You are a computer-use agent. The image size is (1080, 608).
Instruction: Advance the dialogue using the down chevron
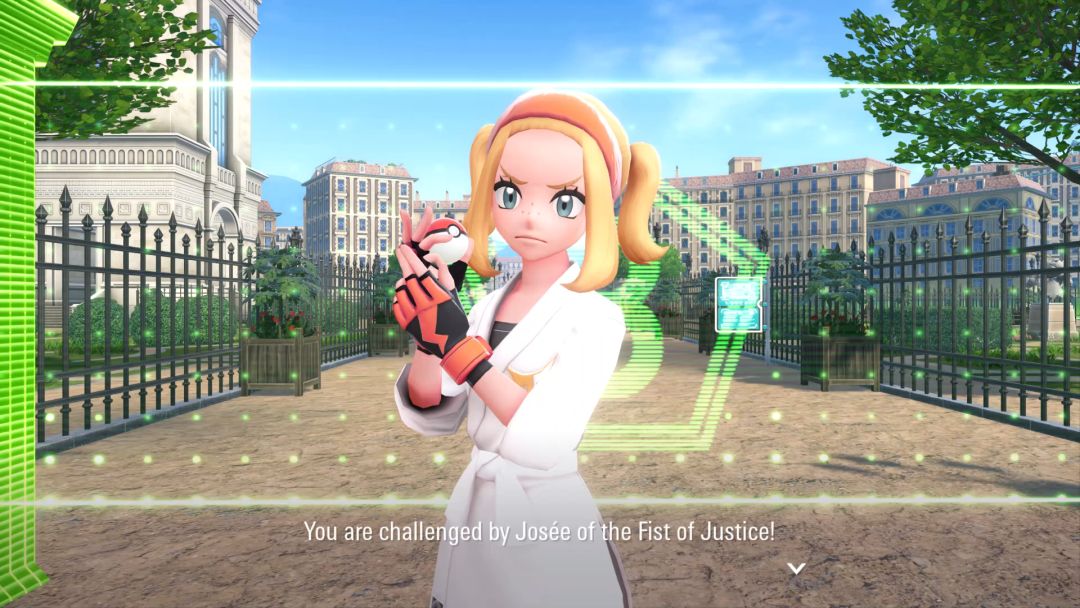click(795, 568)
